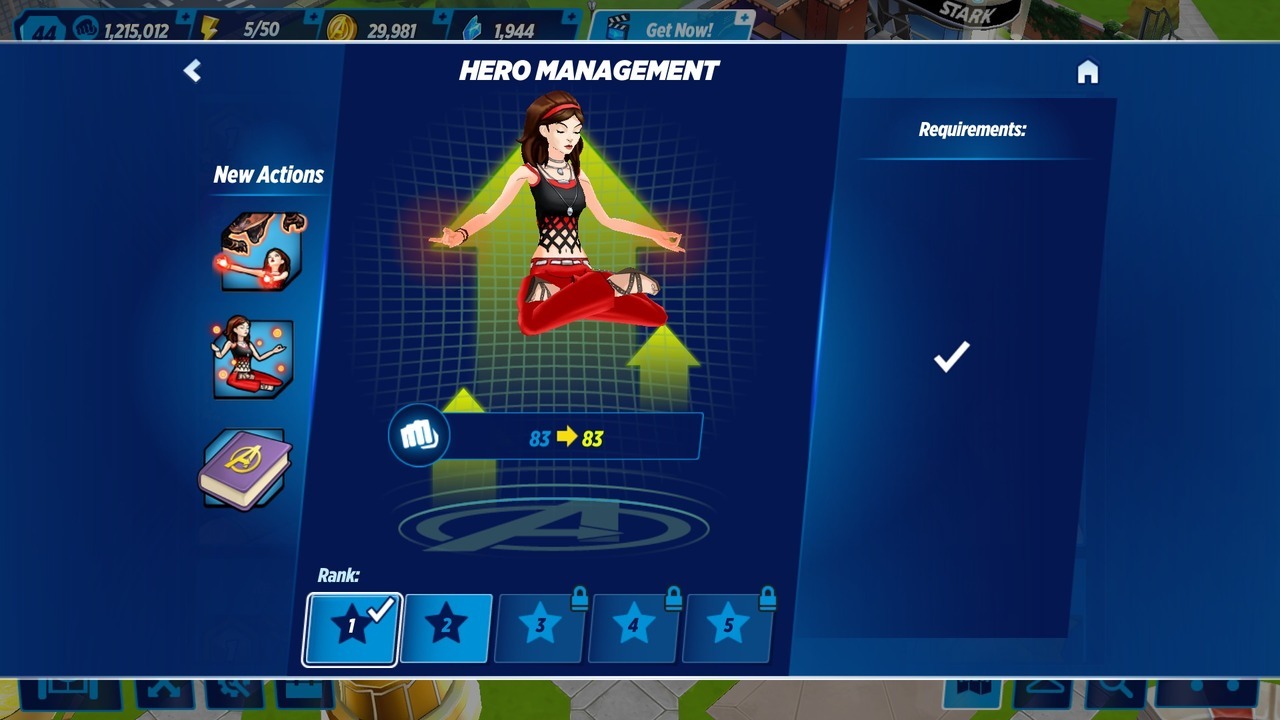Choose the Rank 2 star tile
Viewport: 1280px width, 720px height.
pos(446,628)
